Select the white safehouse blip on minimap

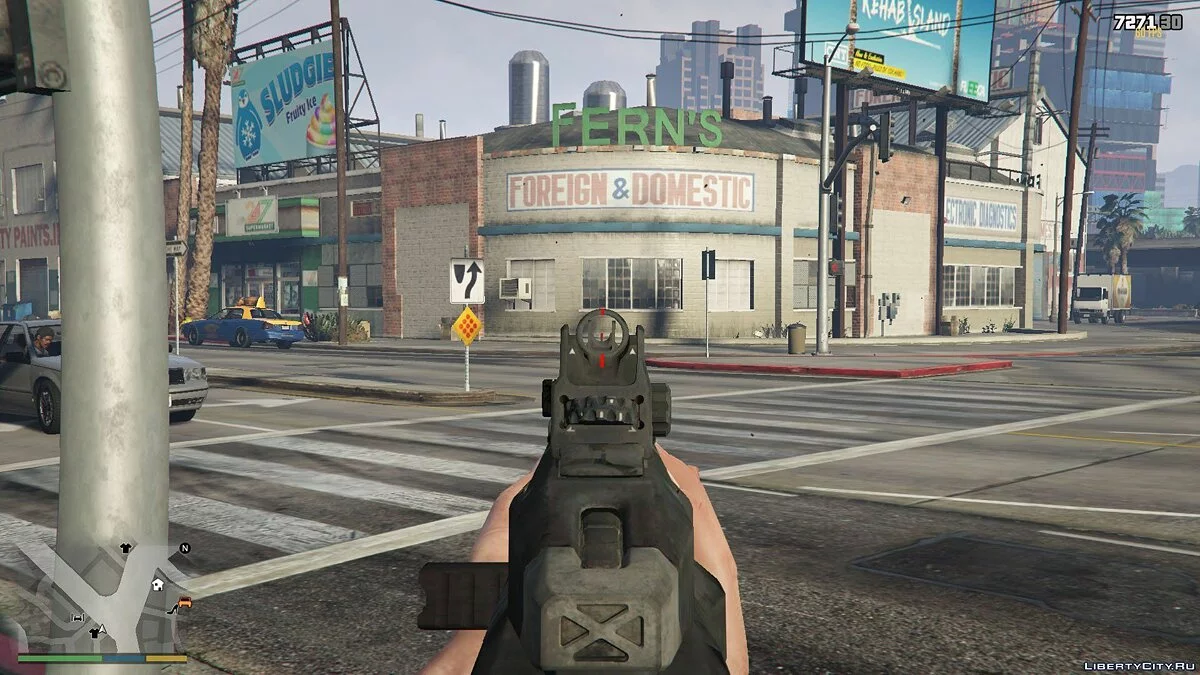[x=157, y=584]
